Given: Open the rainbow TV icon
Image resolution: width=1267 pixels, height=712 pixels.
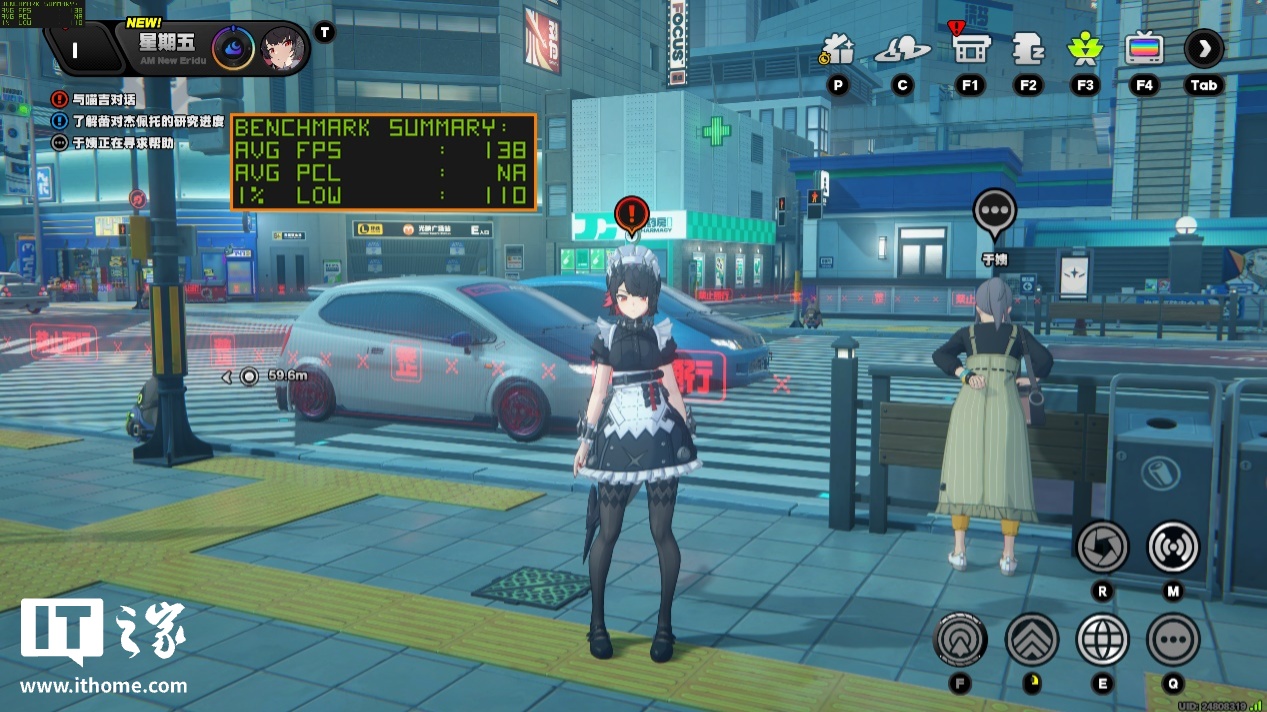Looking at the screenshot, I should tap(1144, 49).
